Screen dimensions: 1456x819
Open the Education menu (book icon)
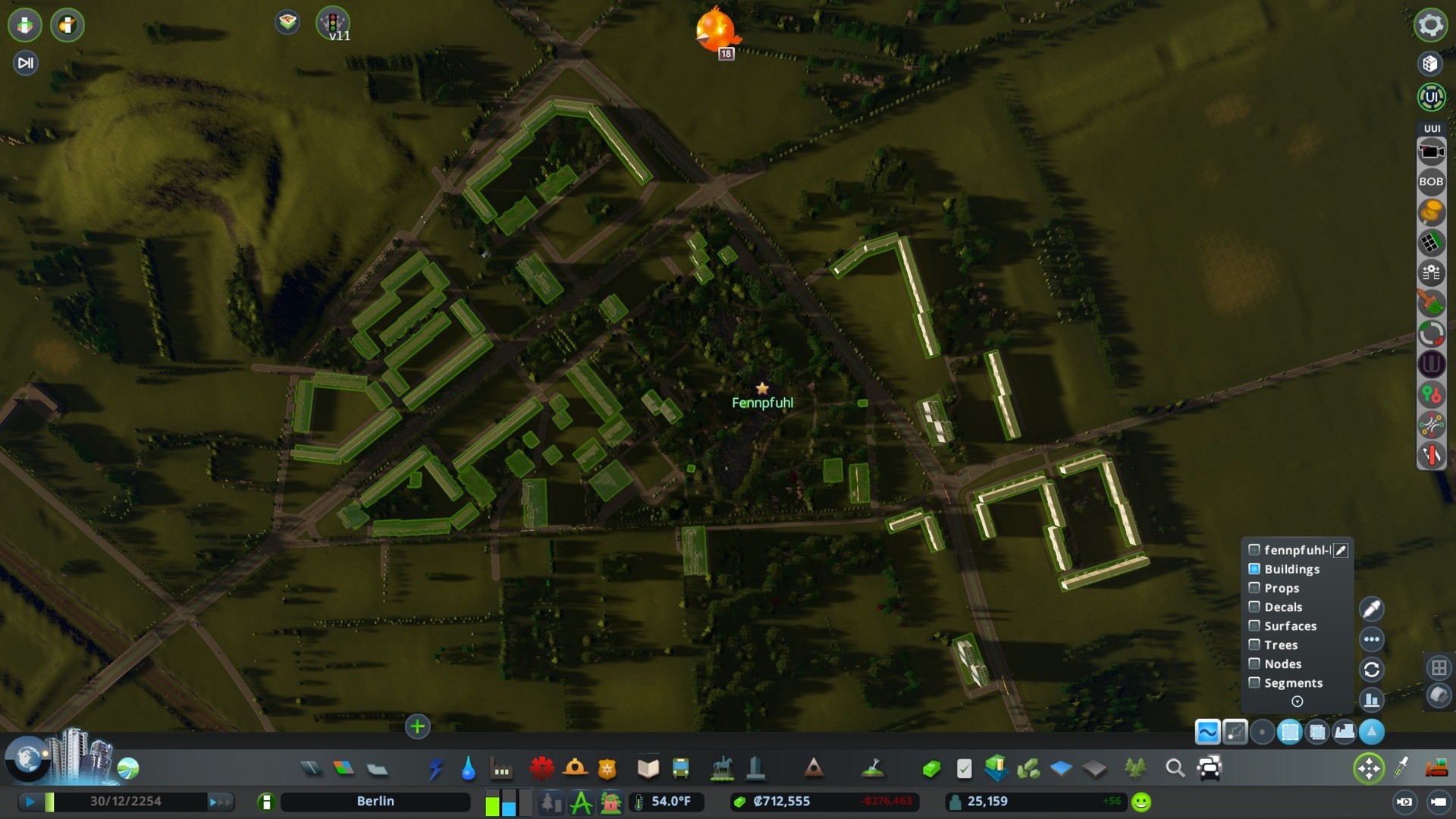[x=647, y=768]
